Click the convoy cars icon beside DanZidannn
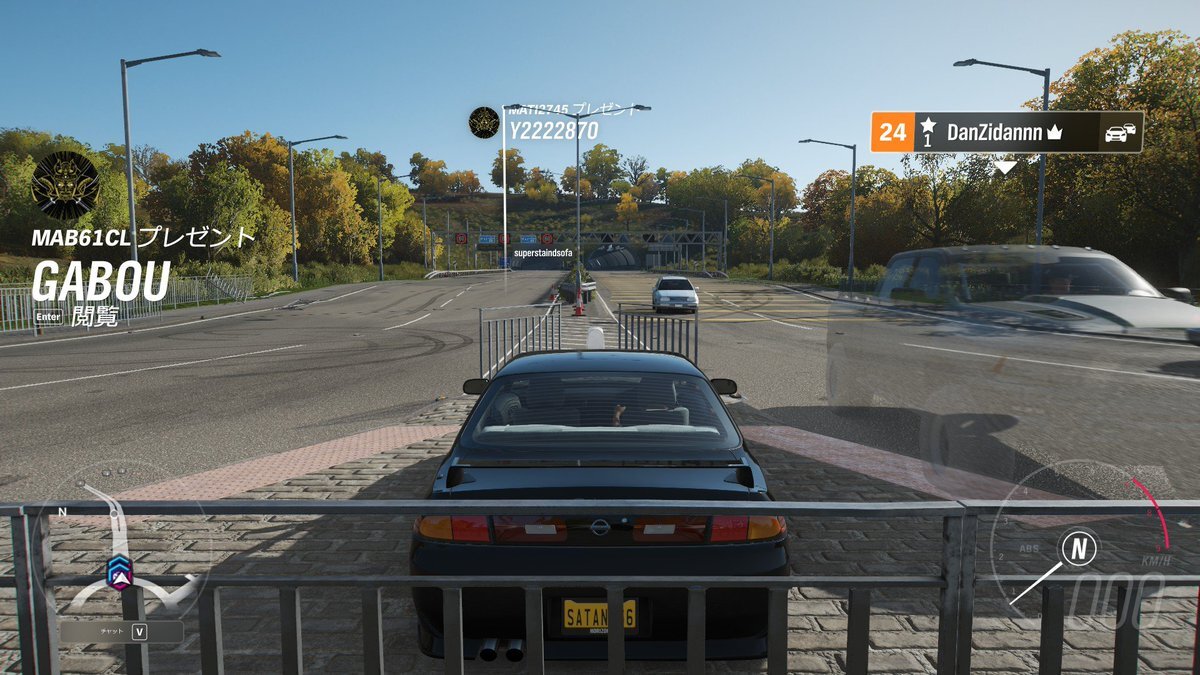The image size is (1200, 675). click(1120, 132)
